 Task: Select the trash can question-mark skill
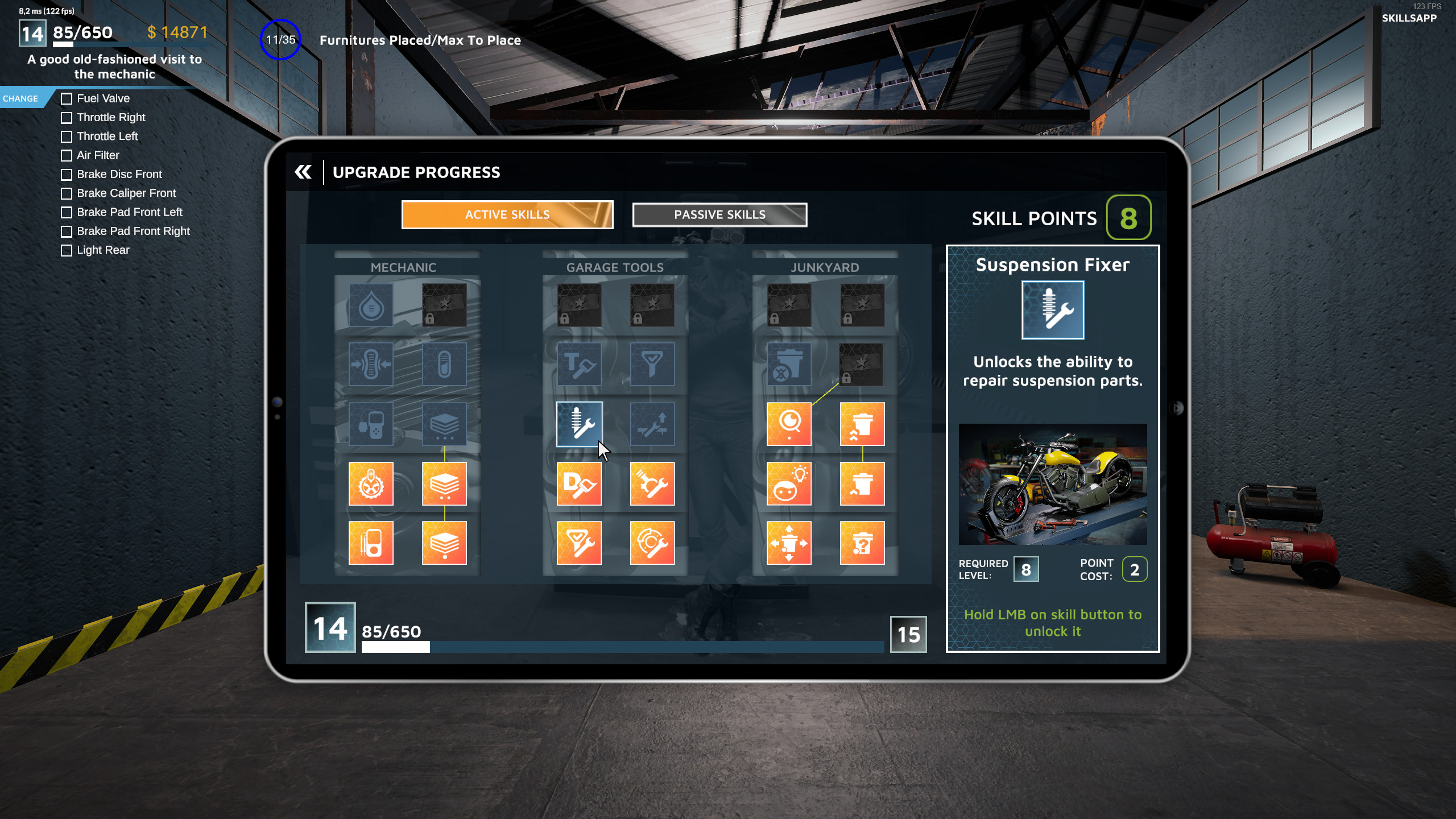863,542
